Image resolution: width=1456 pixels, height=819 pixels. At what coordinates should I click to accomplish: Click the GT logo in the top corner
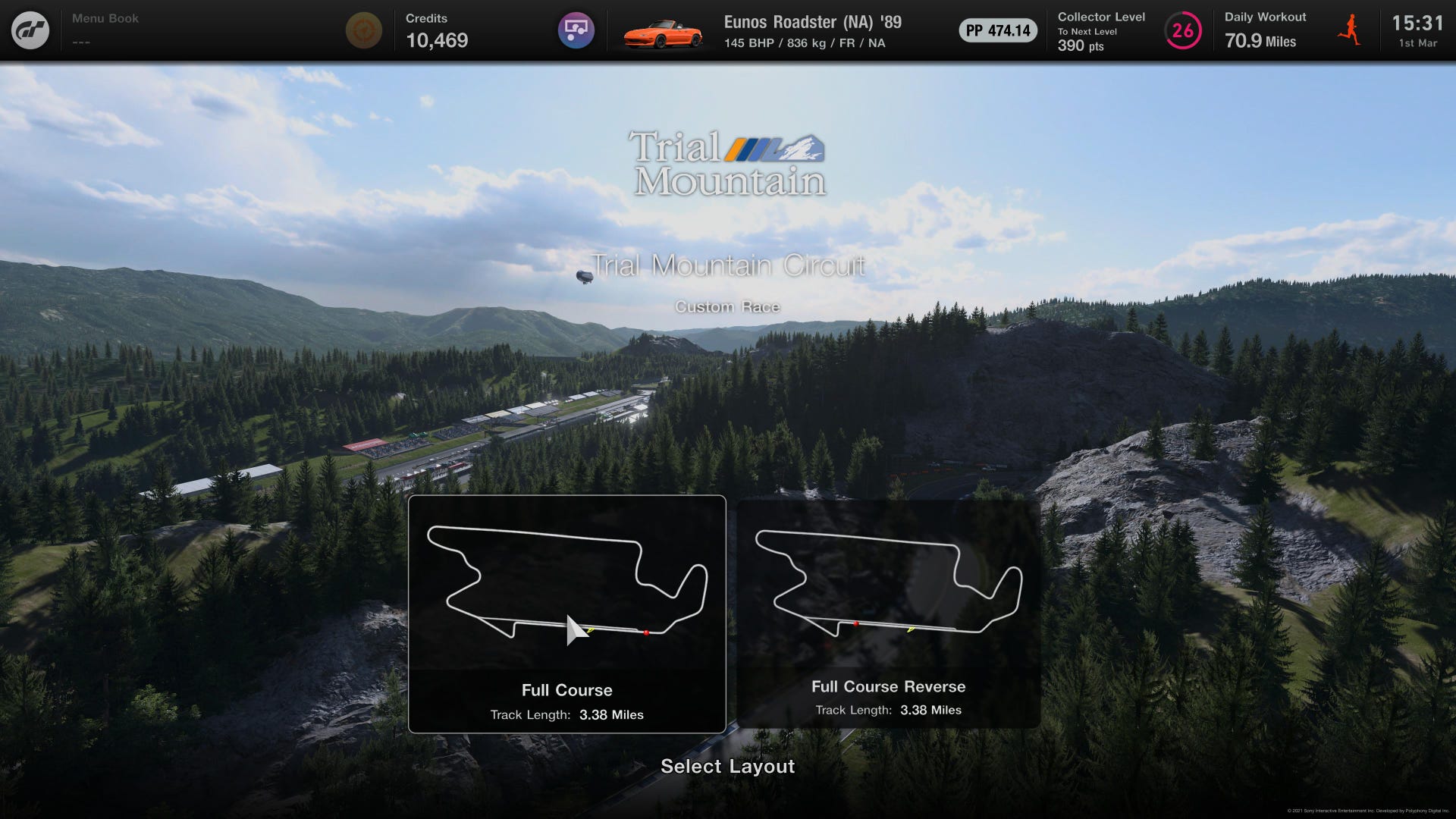tap(30, 30)
